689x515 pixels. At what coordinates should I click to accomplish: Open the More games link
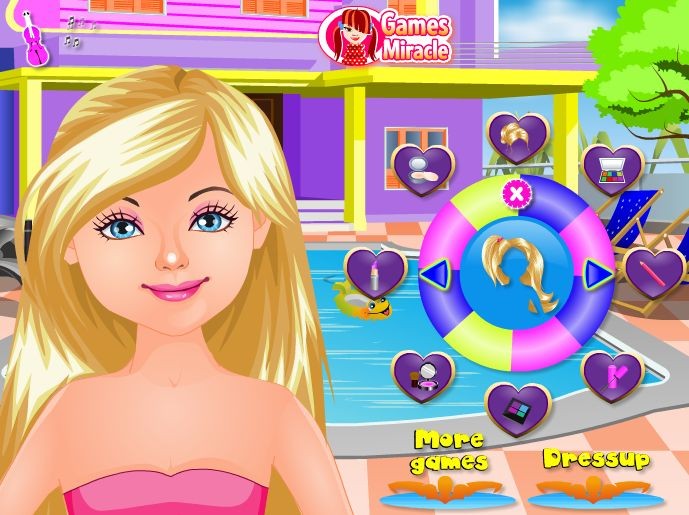click(x=449, y=451)
